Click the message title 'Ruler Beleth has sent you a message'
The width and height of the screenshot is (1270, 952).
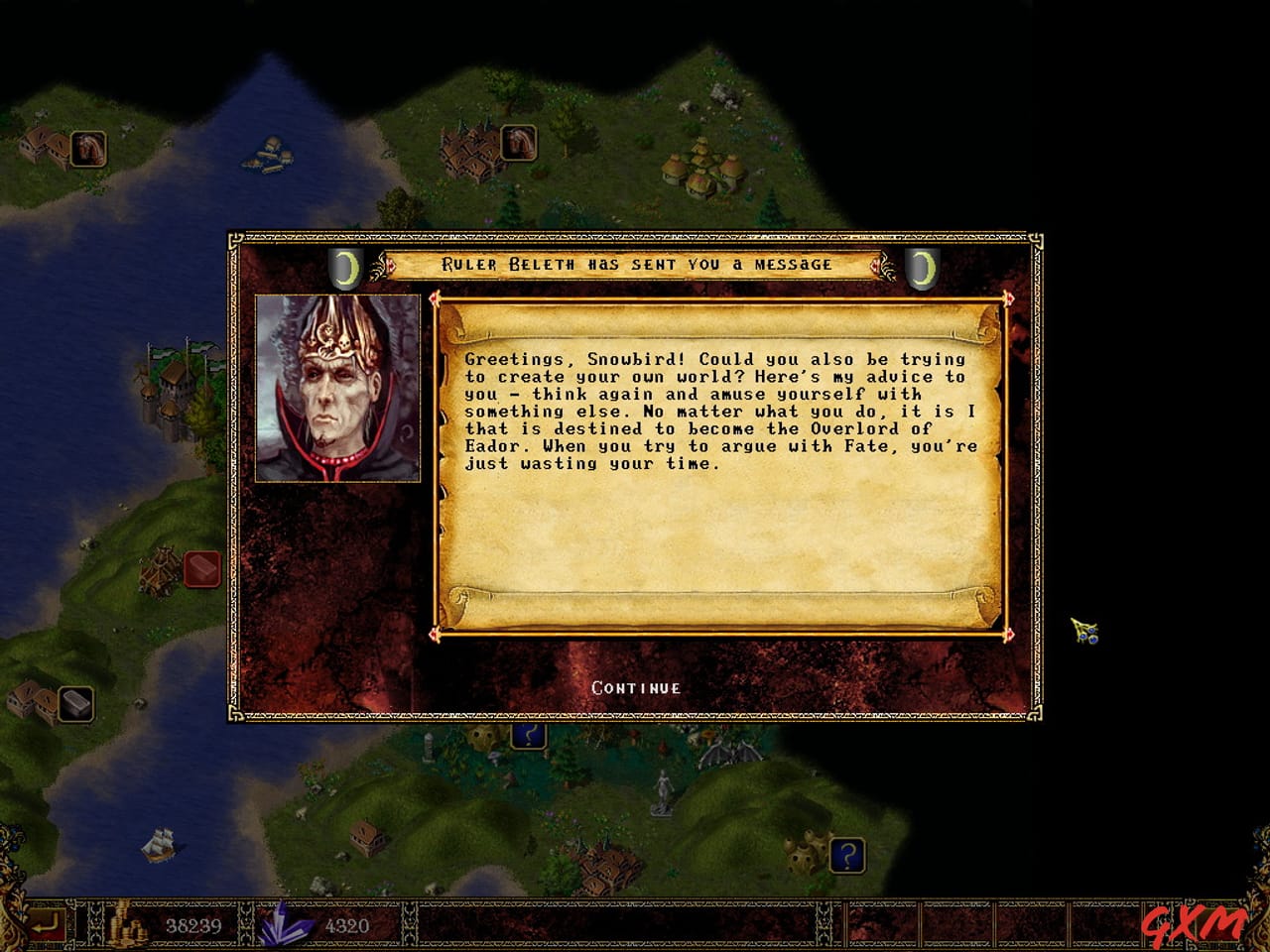(634, 265)
